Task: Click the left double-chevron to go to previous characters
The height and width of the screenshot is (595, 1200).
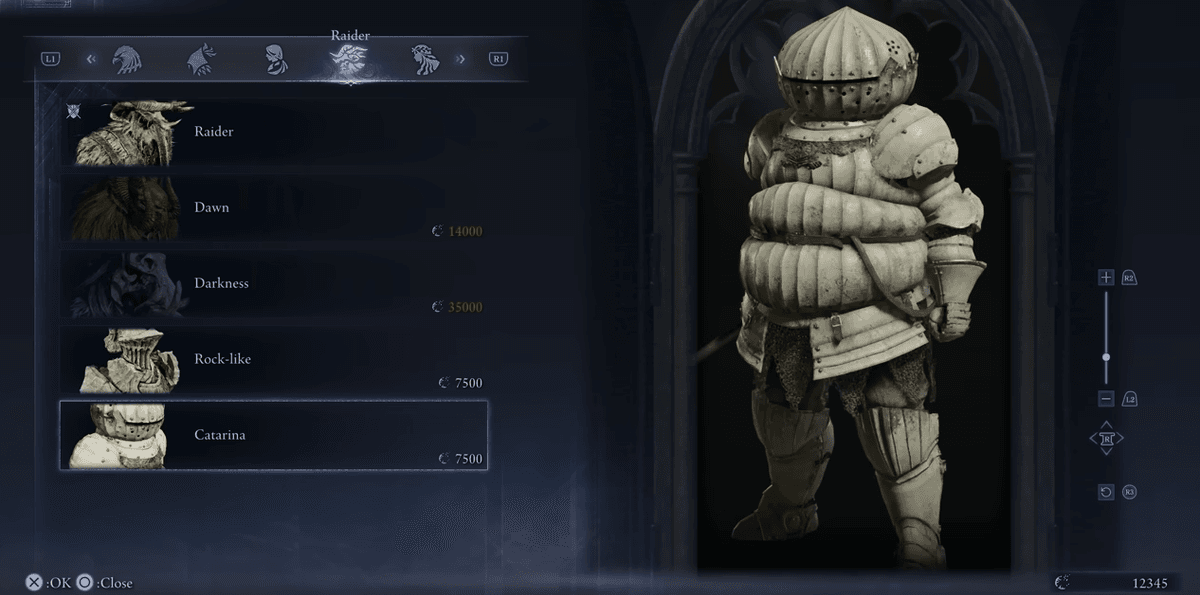Action: [91, 59]
